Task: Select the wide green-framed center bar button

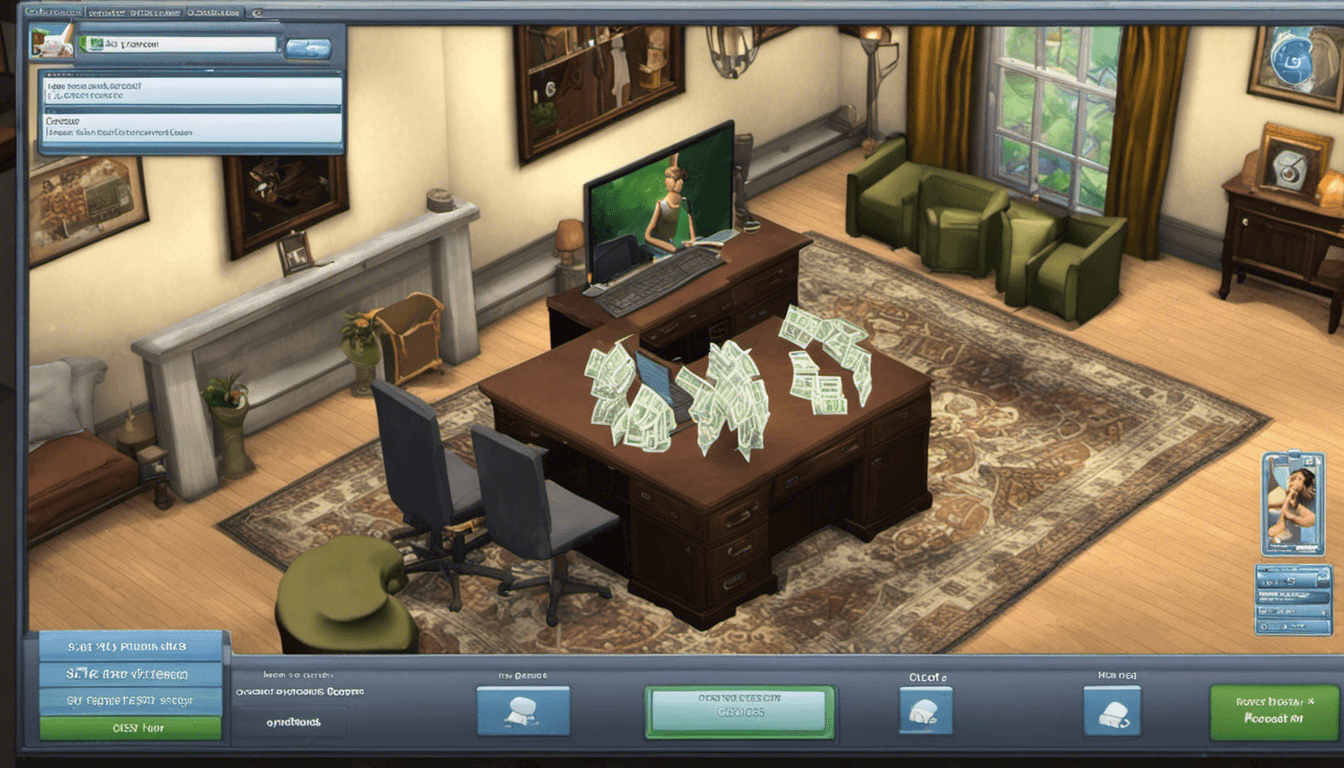Action: click(x=739, y=711)
